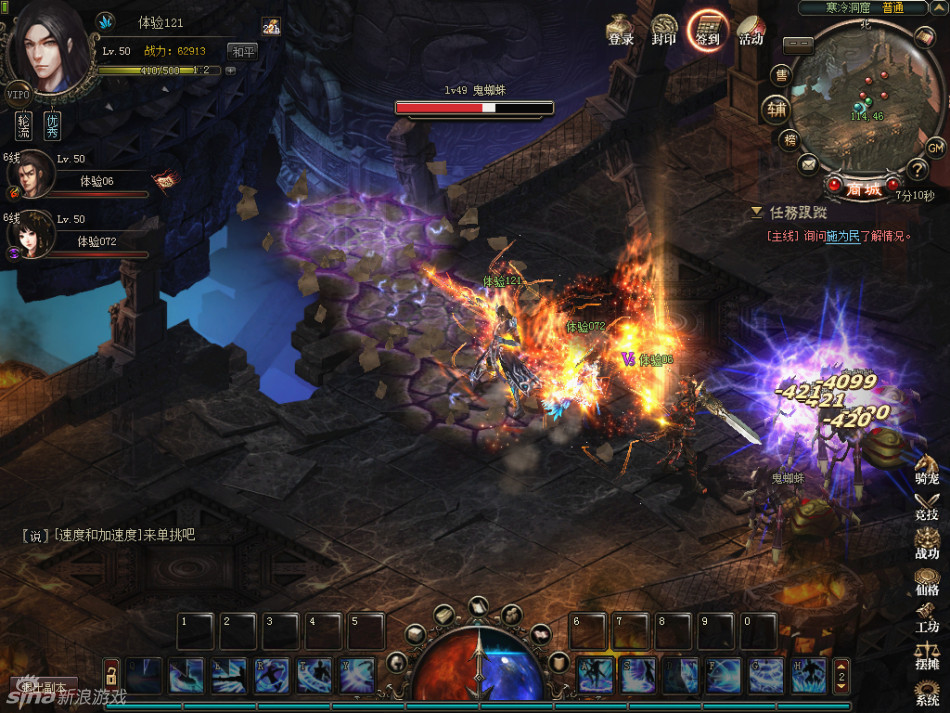950x713 pixels.
Task: Open the 榜 ranking button
Action: point(789,139)
